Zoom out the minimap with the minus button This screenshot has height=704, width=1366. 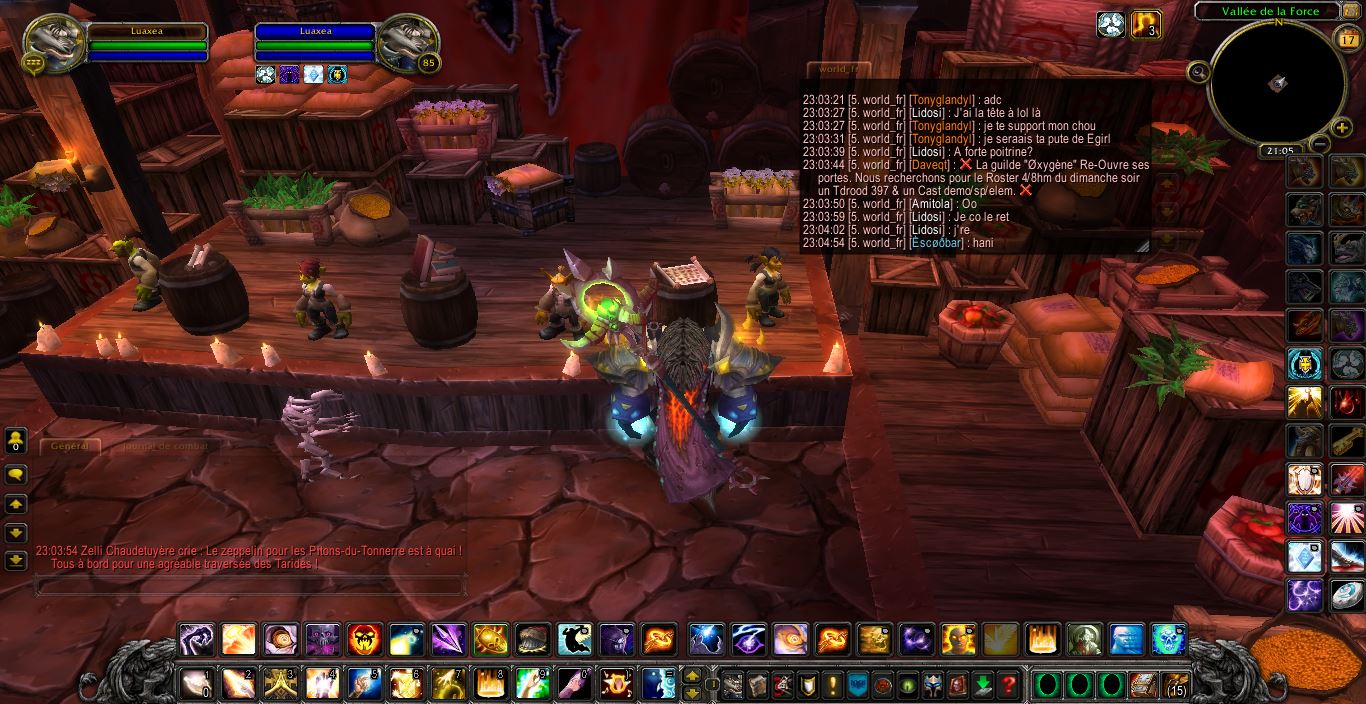point(1319,144)
